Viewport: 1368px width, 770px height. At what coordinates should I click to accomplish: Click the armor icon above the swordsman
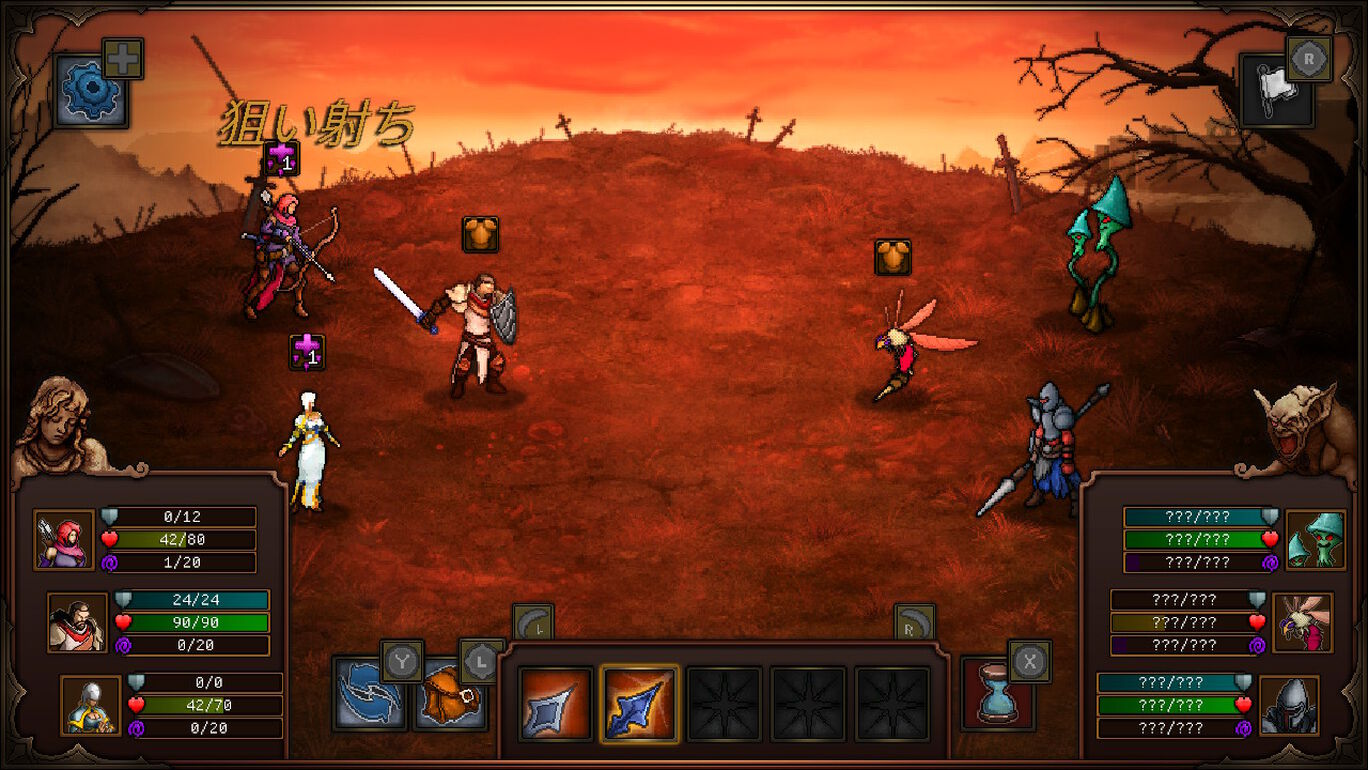479,235
